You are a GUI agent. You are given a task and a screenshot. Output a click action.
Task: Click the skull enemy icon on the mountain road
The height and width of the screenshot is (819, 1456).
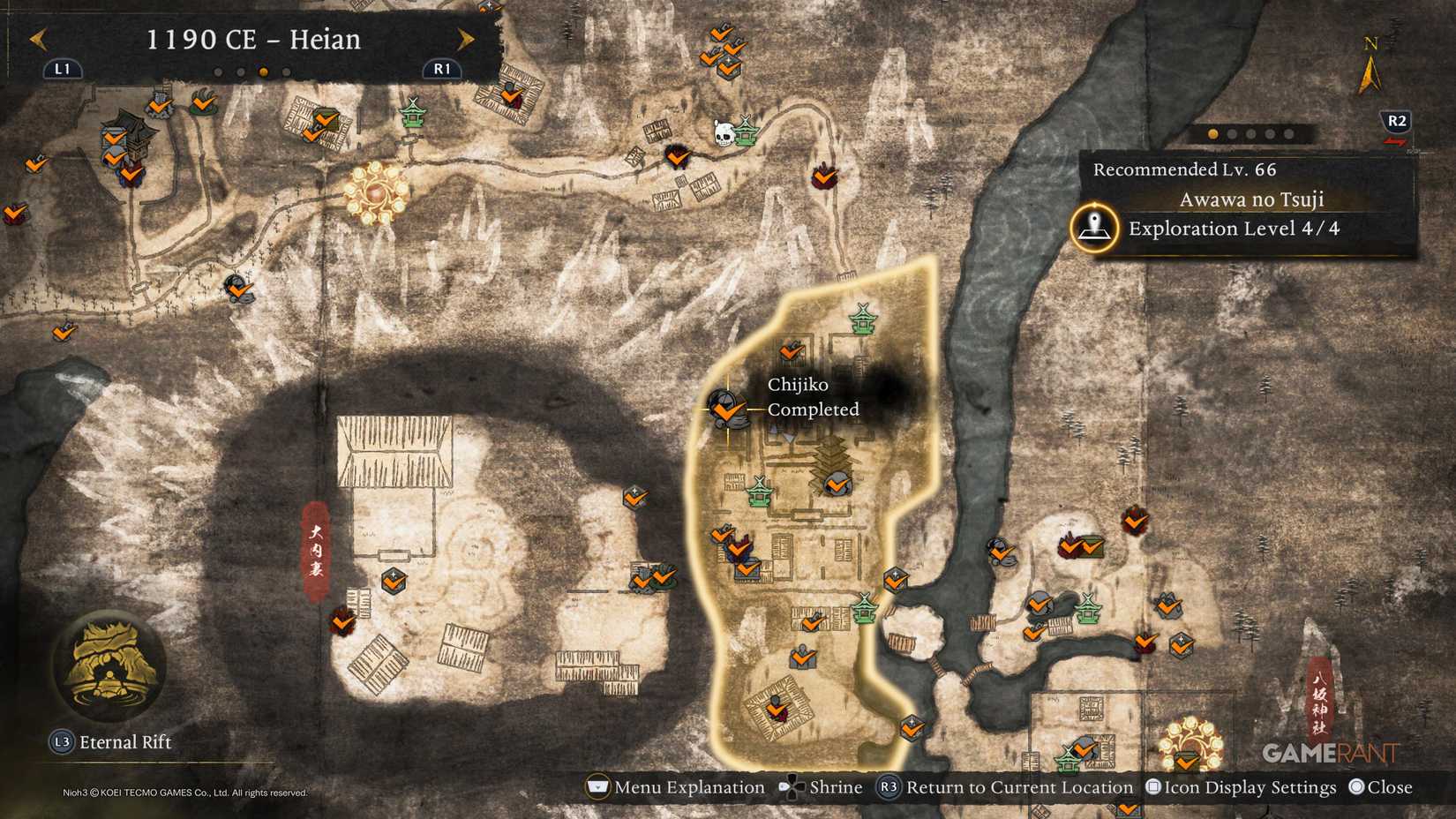[x=725, y=134]
